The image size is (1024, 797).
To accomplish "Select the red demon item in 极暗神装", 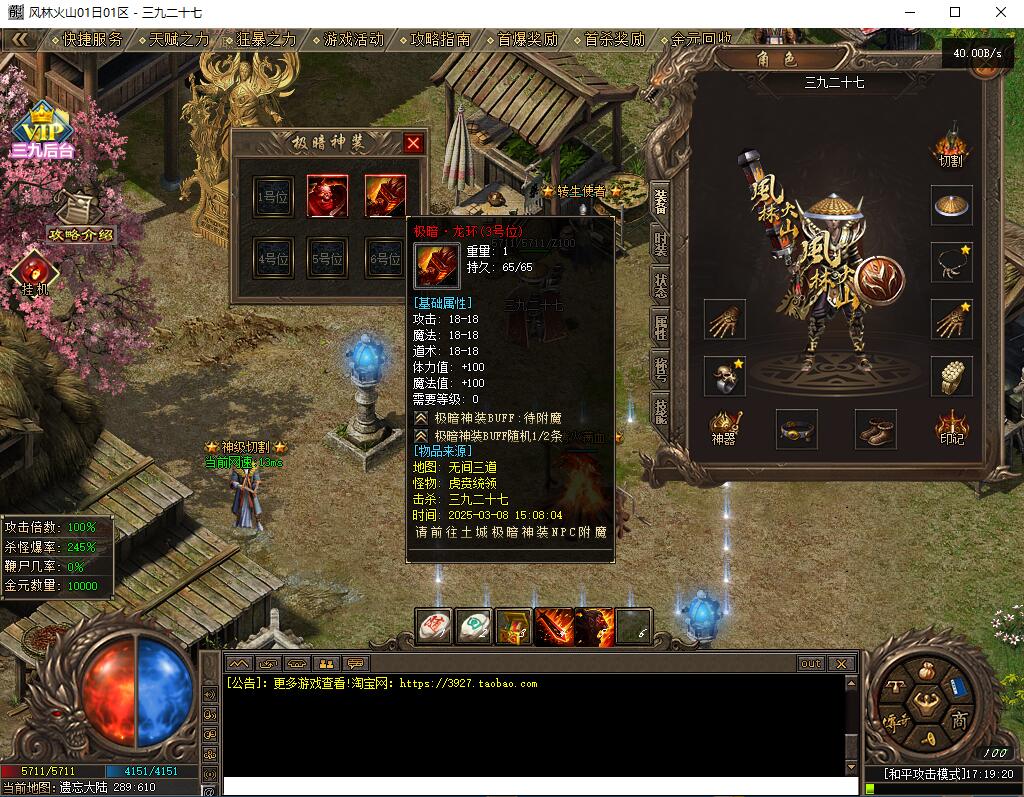I will pos(327,196).
